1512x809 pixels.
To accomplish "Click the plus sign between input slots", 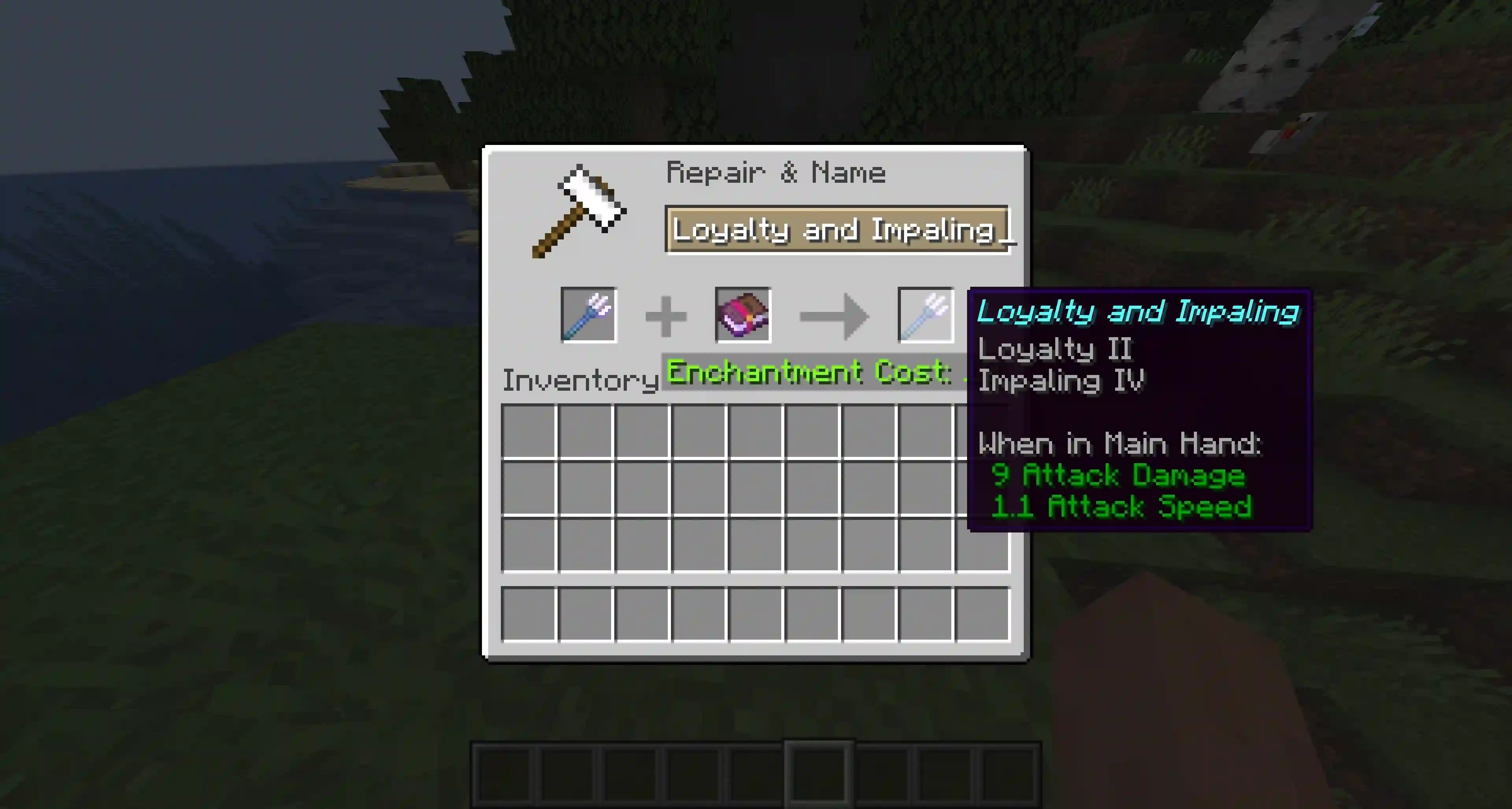I will [x=666, y=315].
